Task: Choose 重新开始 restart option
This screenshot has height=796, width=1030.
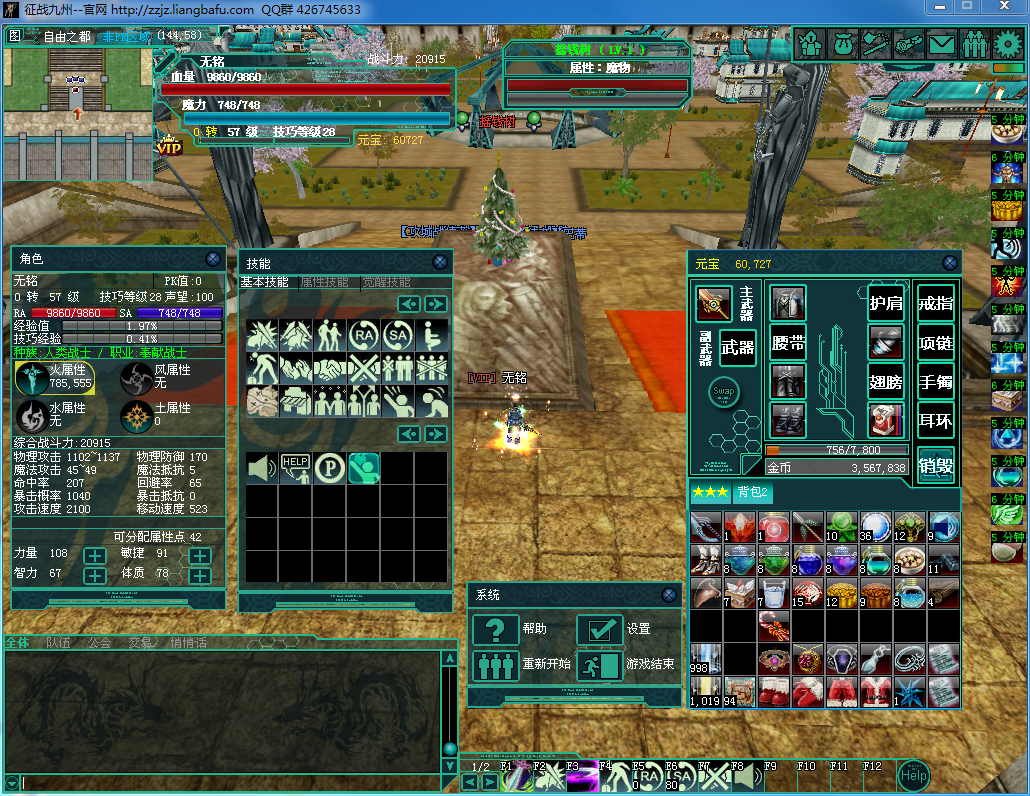Action: [495, 665]
